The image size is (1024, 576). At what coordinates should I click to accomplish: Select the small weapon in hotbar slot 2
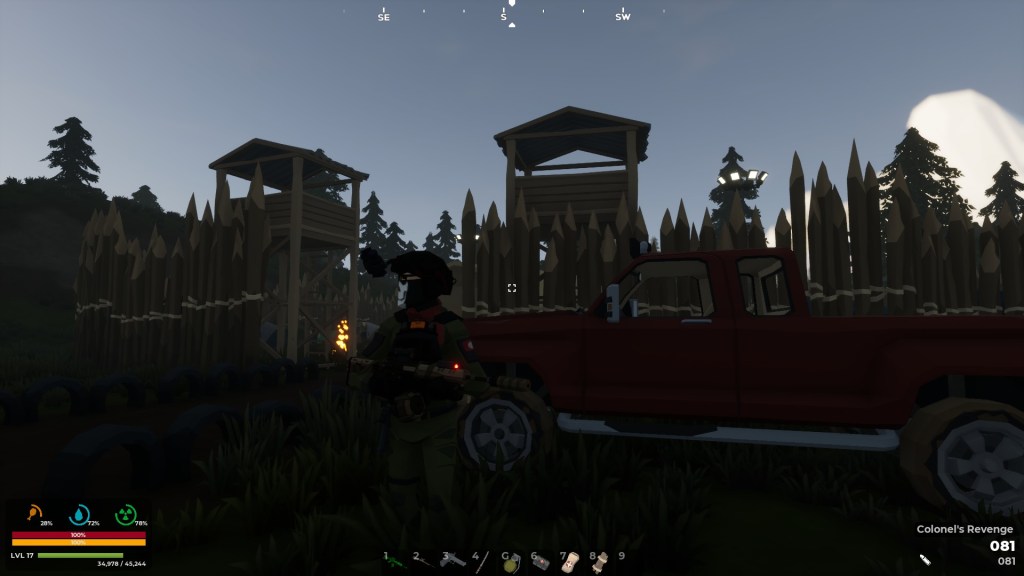[x=425, y=562]
